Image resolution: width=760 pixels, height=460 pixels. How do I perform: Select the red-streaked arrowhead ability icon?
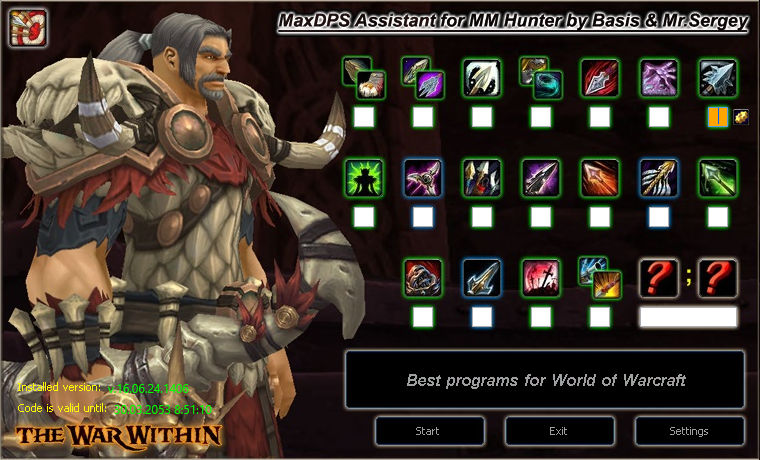coord(600,77)
